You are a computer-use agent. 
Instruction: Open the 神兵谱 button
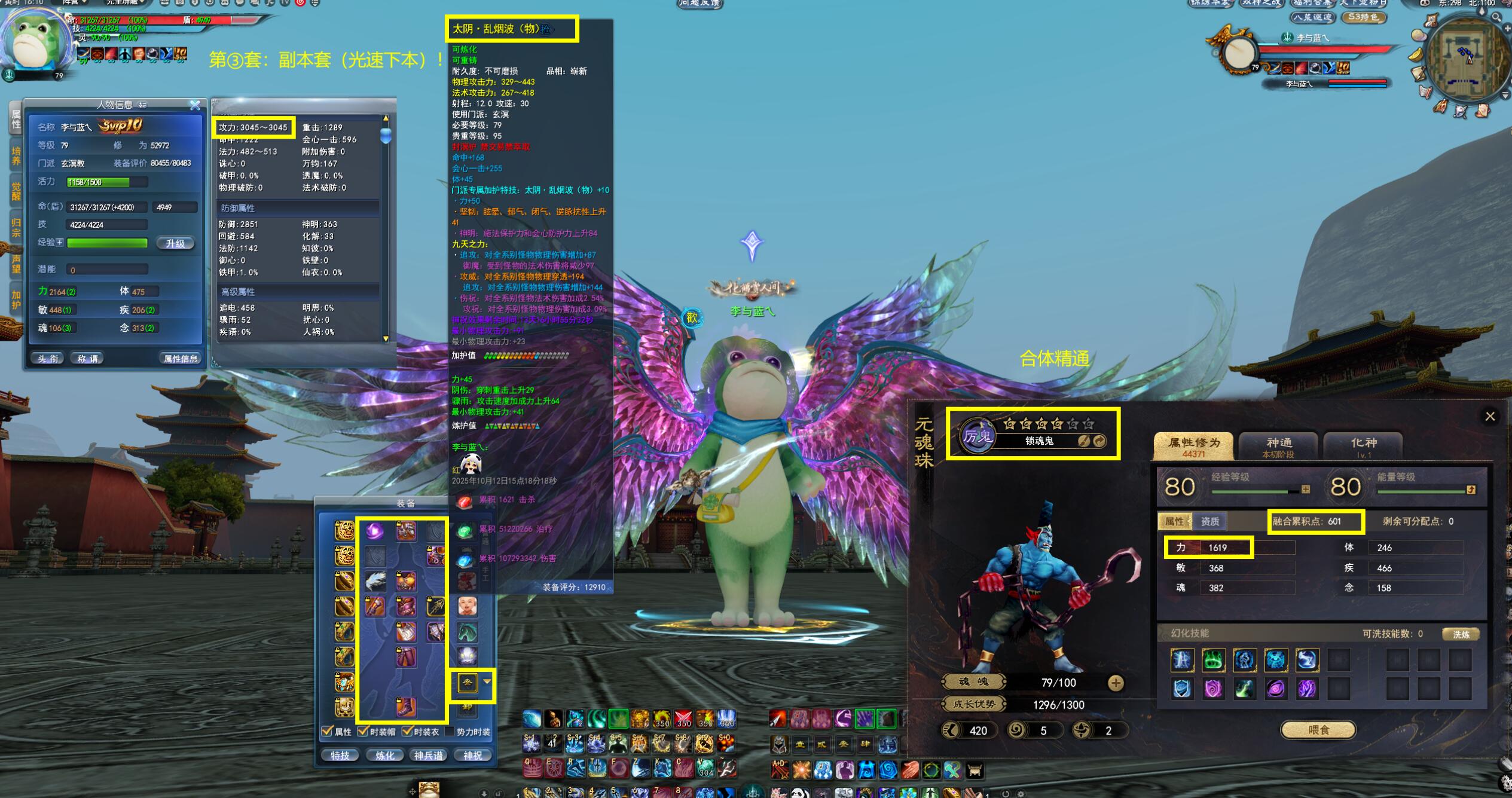[429, 756]
